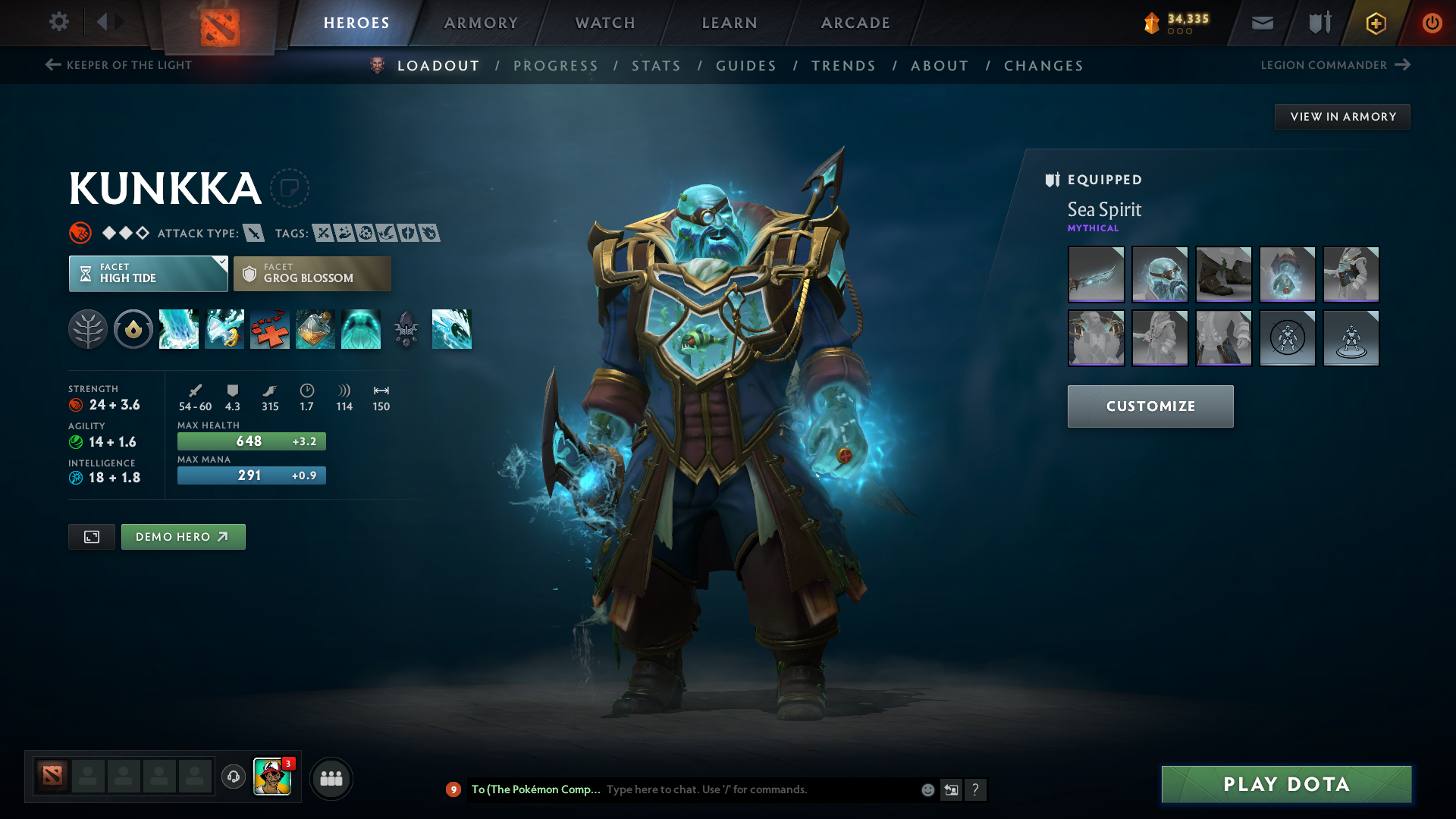
Task: Open the armory loadout icon near shards count
Action: [x=1318, y=23]
